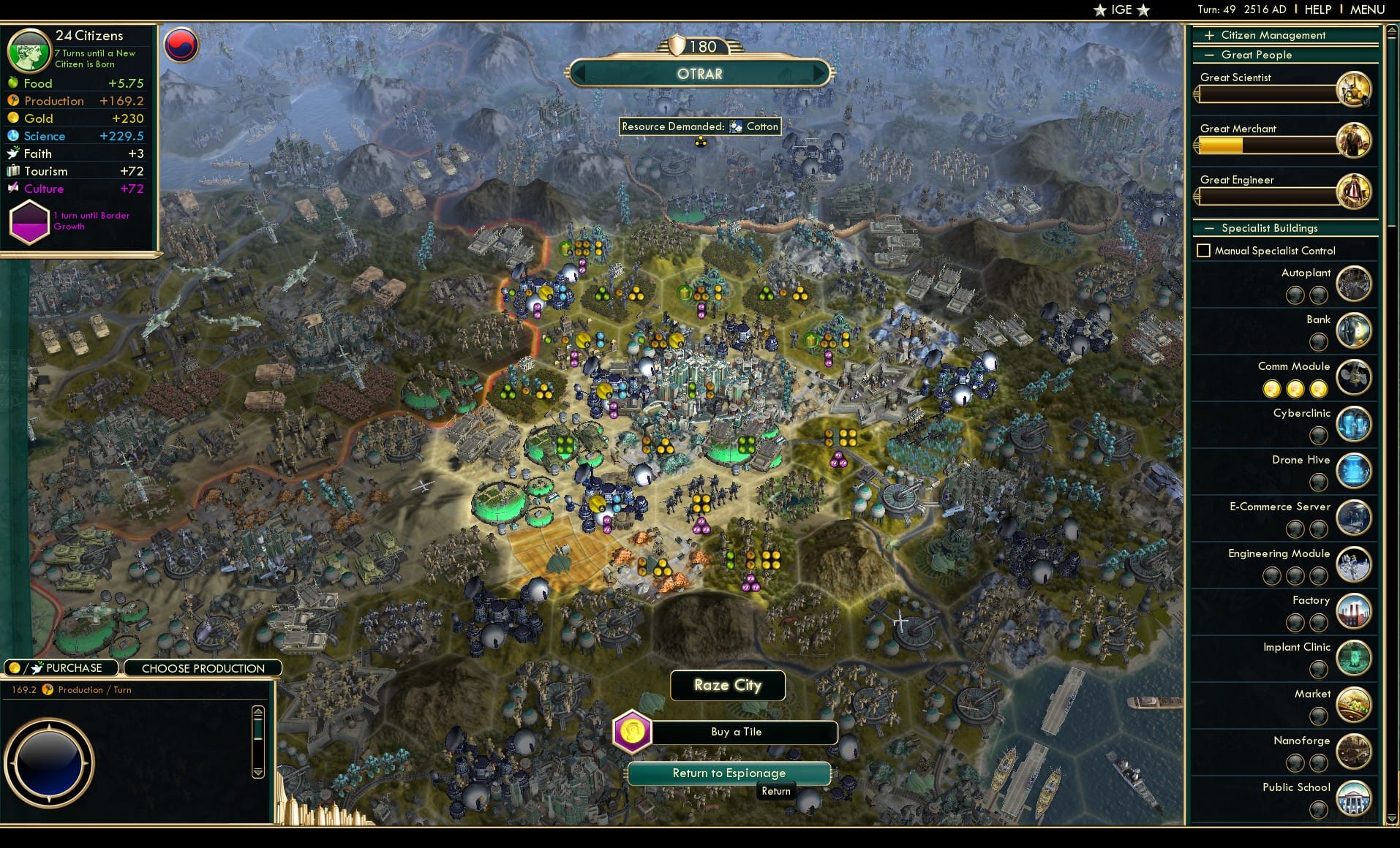Image resolution: width=1400 pixels, height=848 pixels.
Task: Enable Manual Specialist Control
Action: point(1205,250)
